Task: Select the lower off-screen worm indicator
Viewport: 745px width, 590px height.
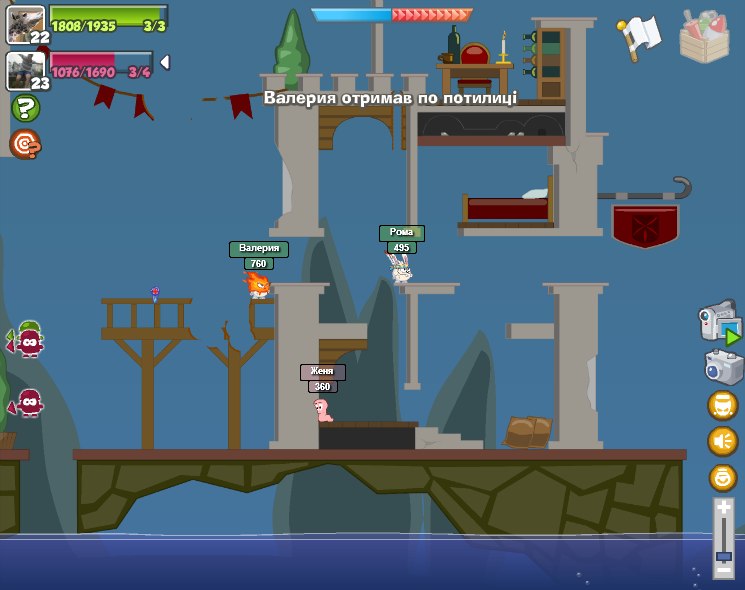Action: (x=28, y=402)
